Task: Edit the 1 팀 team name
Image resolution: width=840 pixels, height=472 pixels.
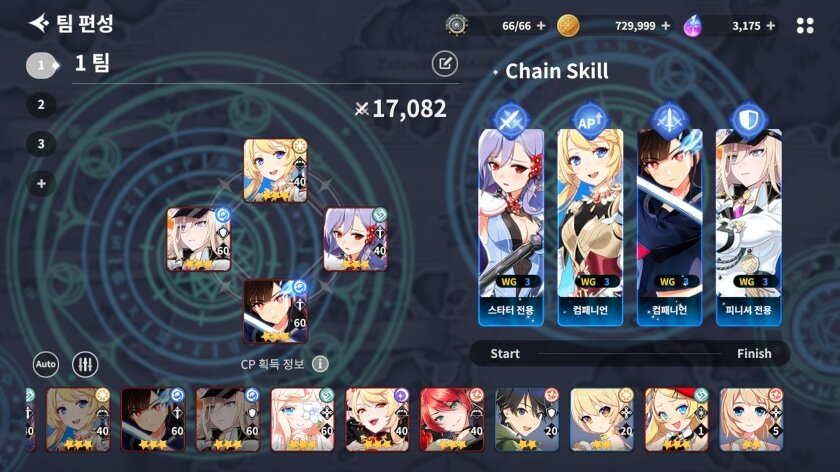Action: pos(444,64)
